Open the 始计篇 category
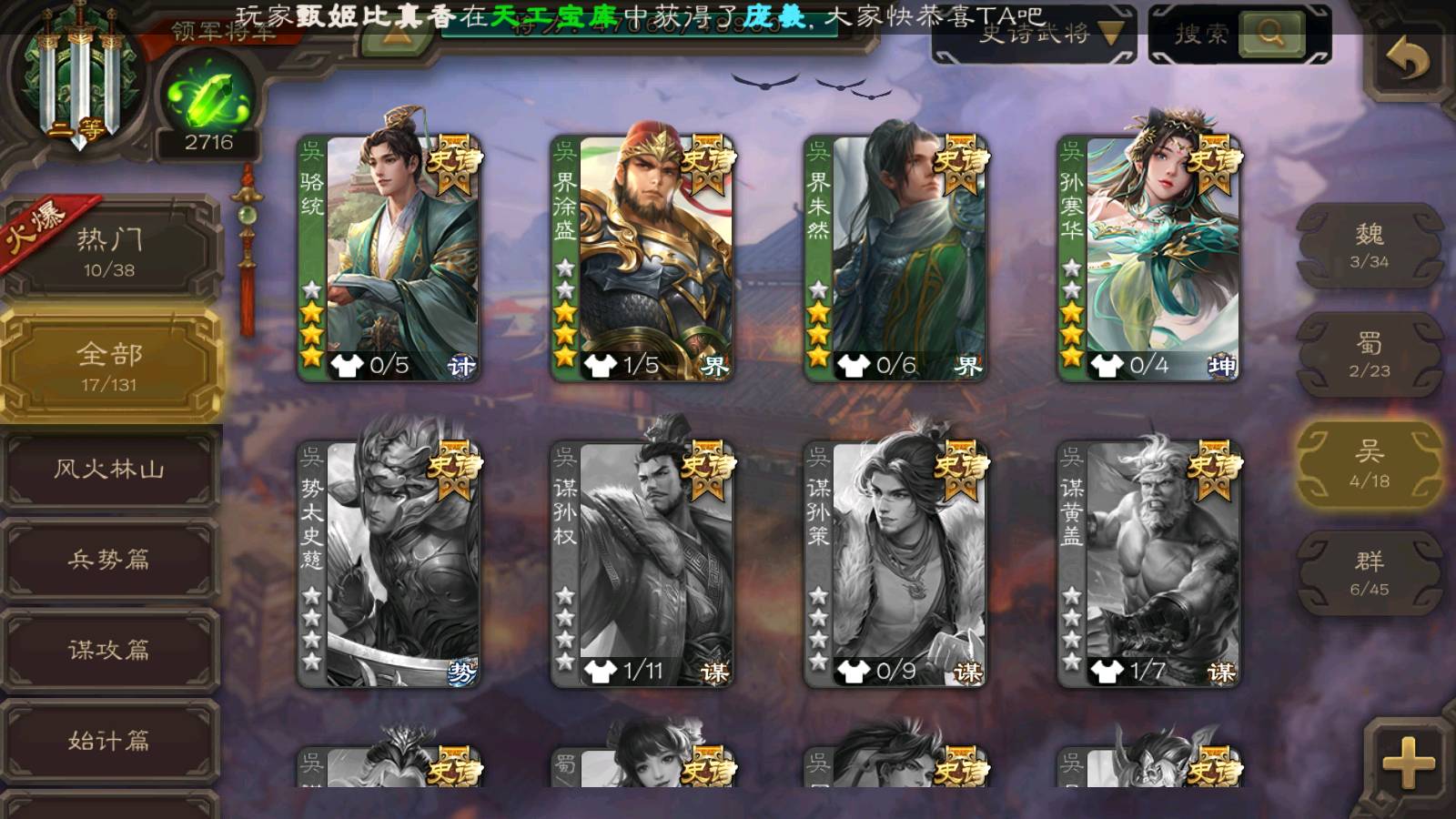Screen dimensions: 1456x819 [x=109, y=741]
